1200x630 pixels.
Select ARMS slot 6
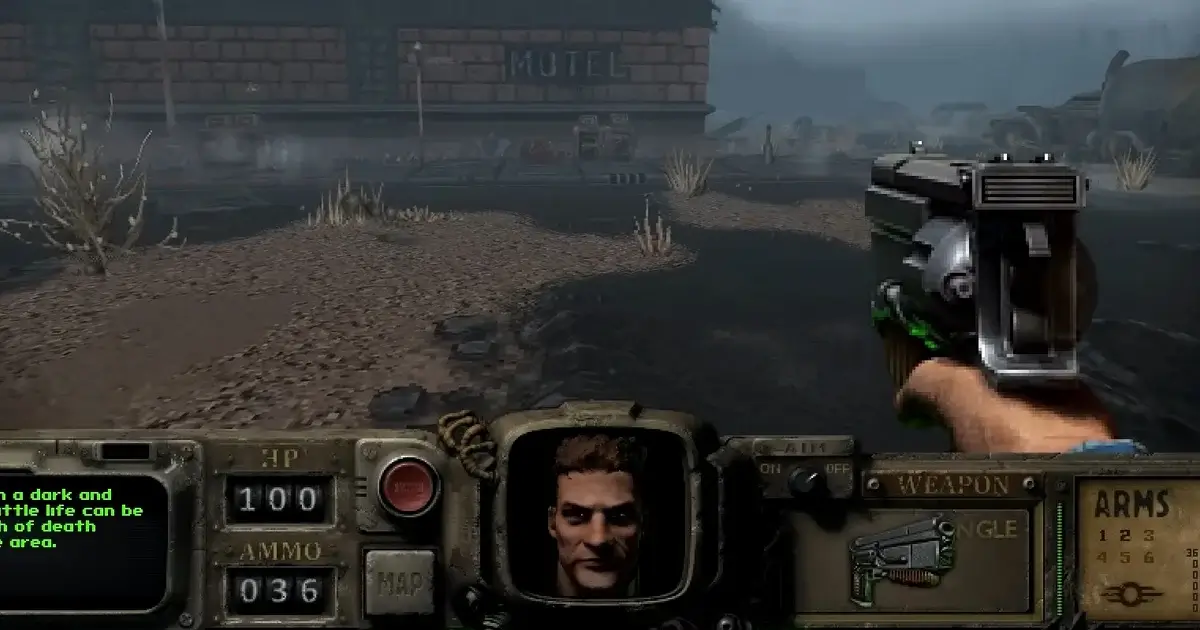click(1149, 557)
